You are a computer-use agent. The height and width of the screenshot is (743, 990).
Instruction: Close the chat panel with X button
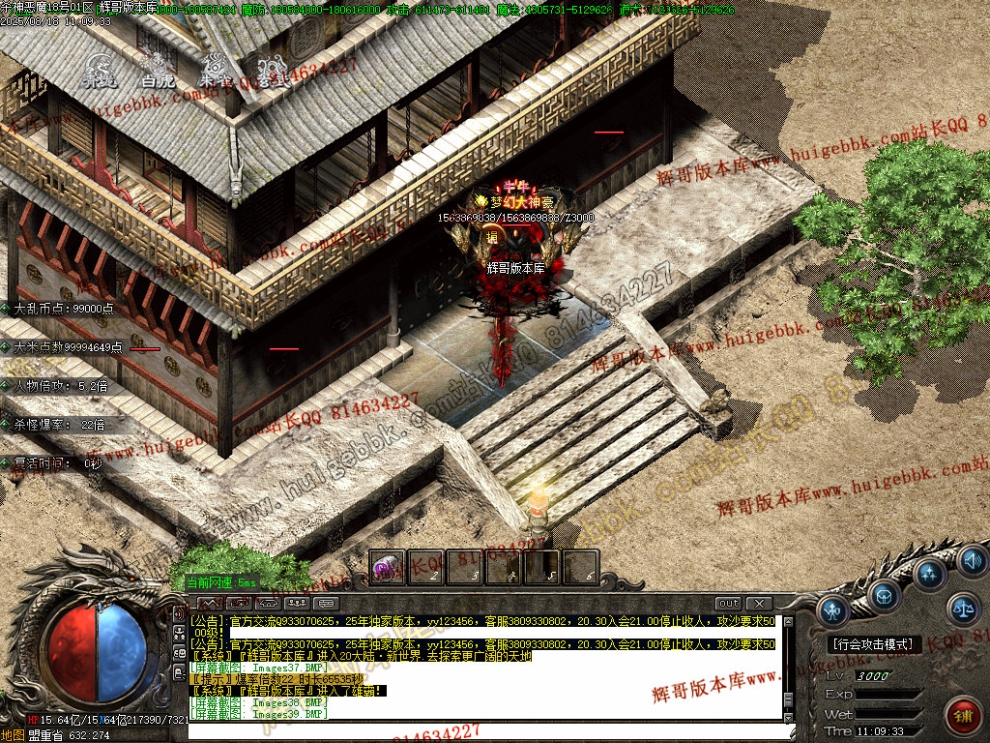(x=760, y=603)
